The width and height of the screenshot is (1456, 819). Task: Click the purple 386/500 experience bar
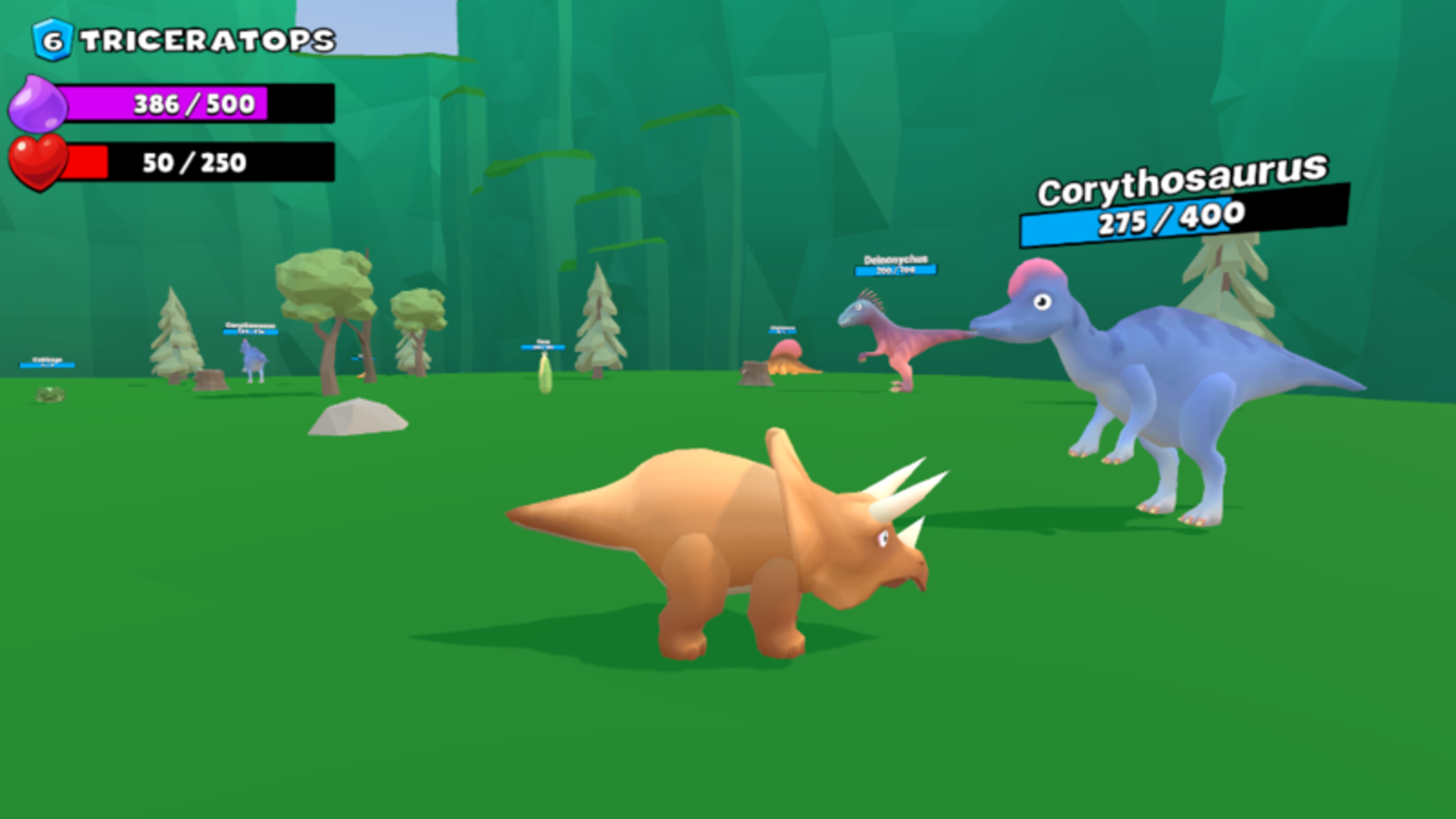pyautogui.click(x=191, y=104)
